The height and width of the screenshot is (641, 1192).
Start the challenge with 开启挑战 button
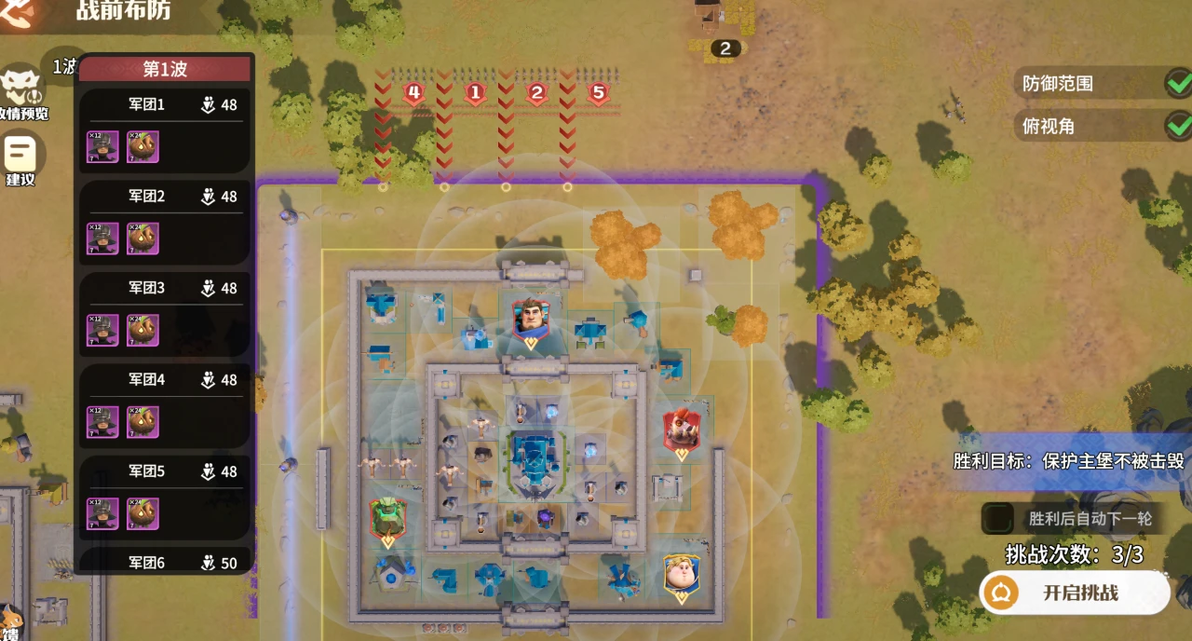(1075, 593)
